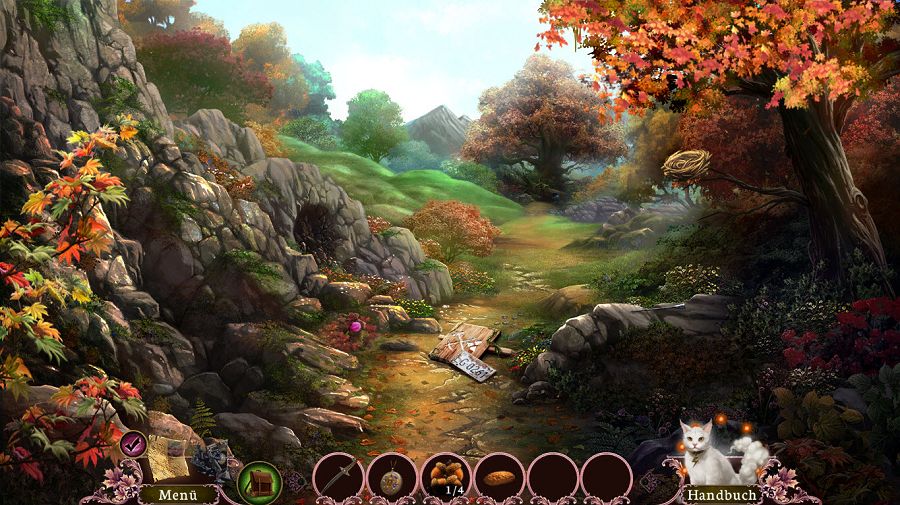Screen dimensions: 900x505
Task: Open the Menü button
Action: [x=166, y=494]
